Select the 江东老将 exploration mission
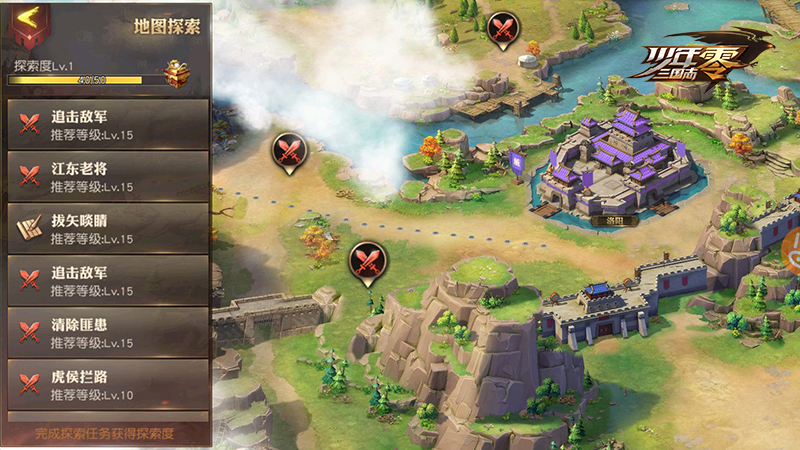The height and width of the screenshot is (450, 800). tap(108, 176)
